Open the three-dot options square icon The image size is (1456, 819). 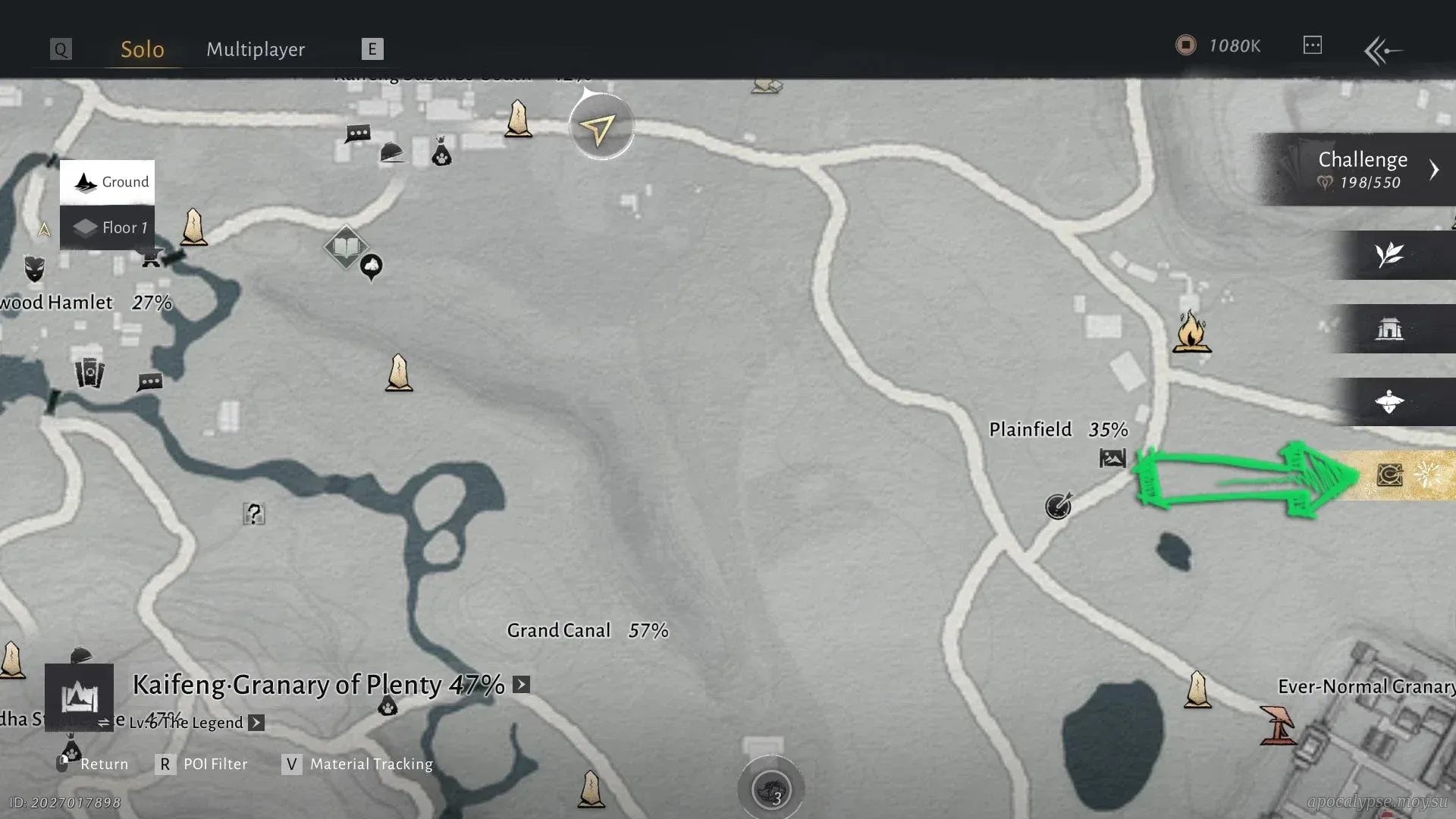[1313, 45]
